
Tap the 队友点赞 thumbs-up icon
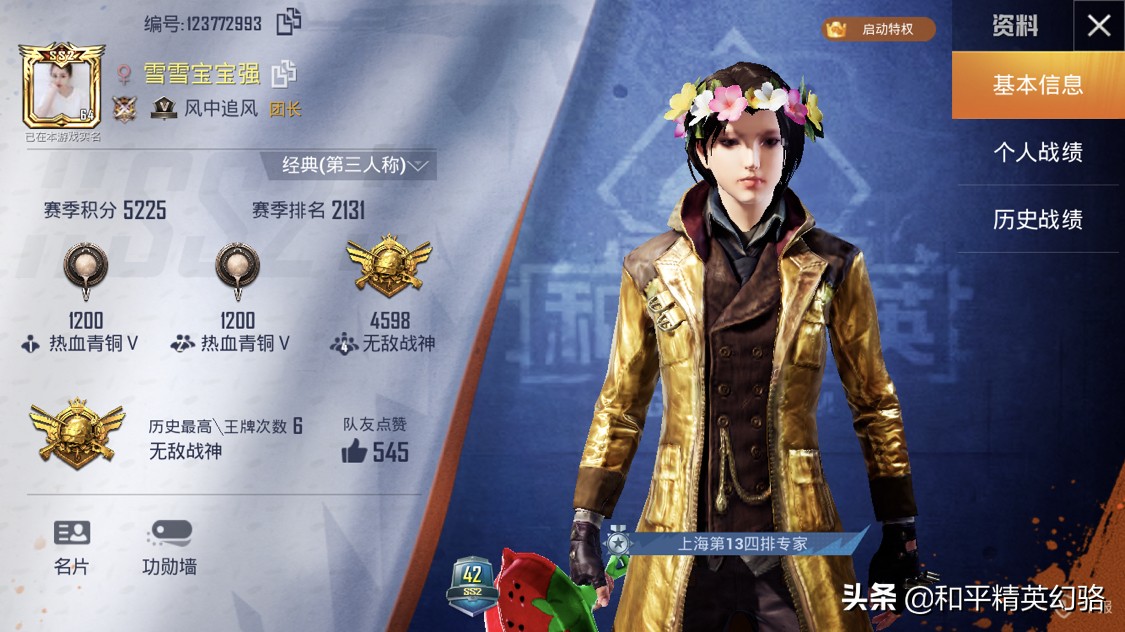pos(354,452)
